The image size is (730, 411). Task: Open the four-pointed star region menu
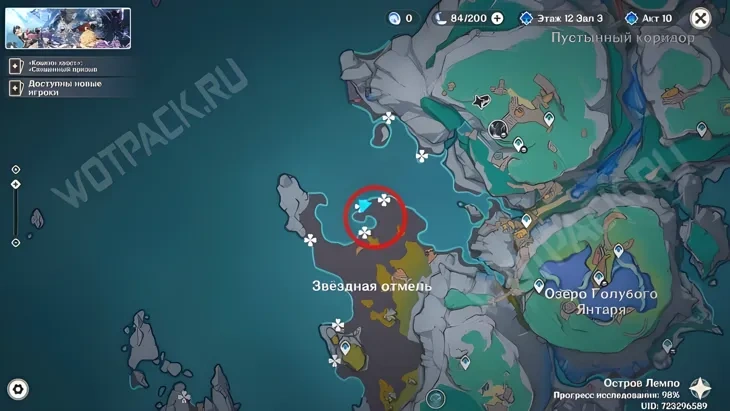click(700, 389)
